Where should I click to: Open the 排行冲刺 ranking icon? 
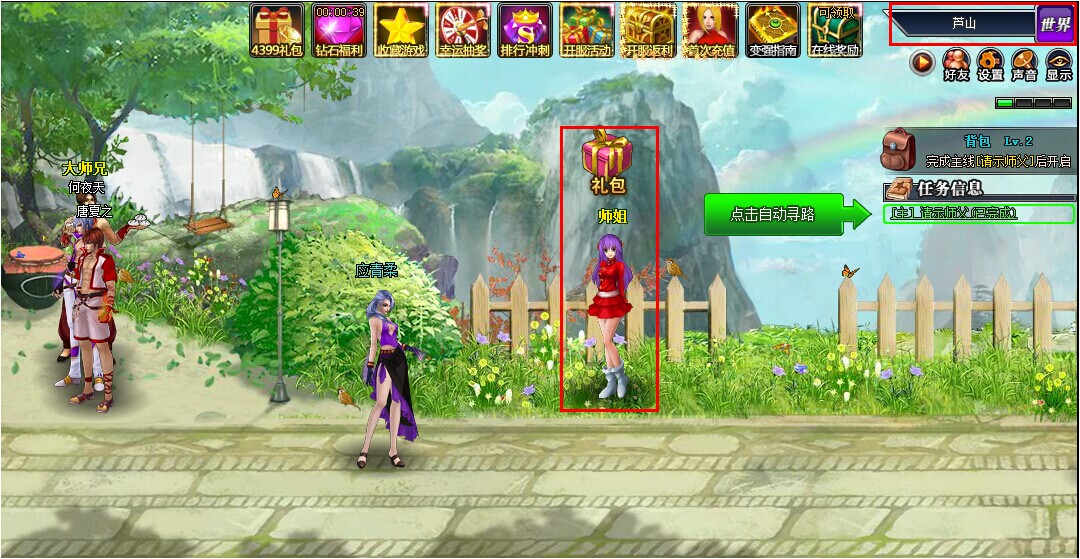tap(525, 29)
